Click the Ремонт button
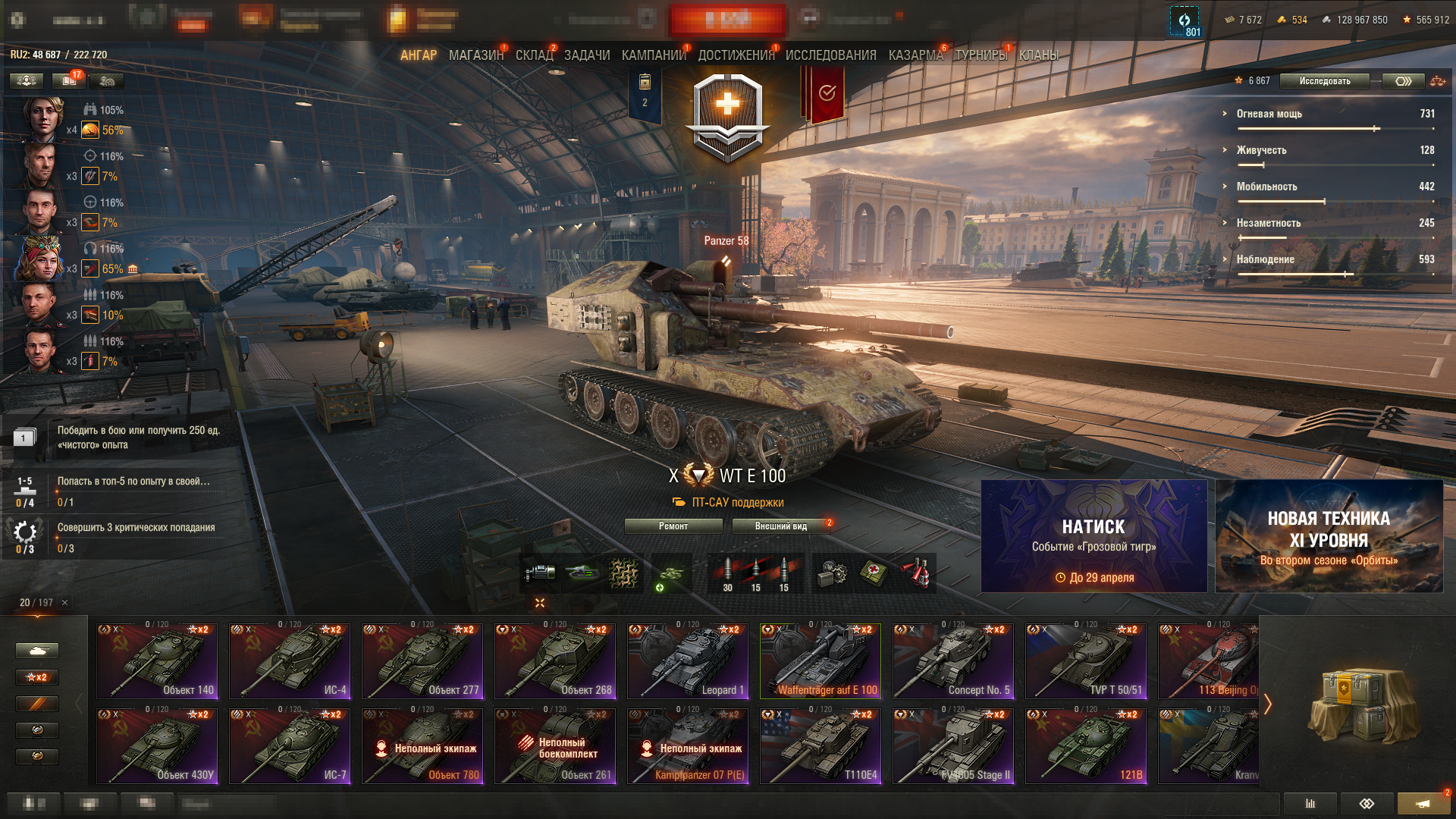This screenshot has width=1456, height=819. (x=675, y=526)
